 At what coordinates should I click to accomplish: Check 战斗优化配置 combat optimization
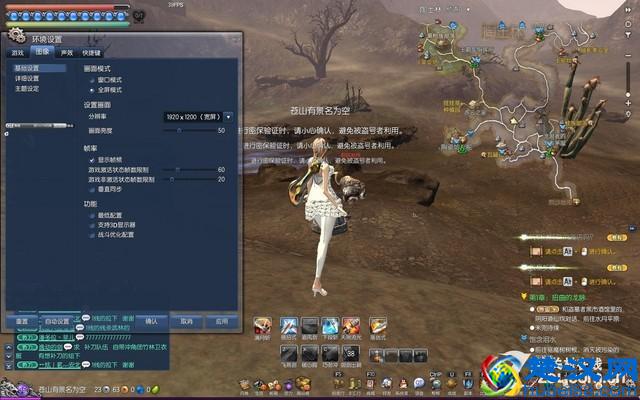pyautogui.click(x=92, y=235)
